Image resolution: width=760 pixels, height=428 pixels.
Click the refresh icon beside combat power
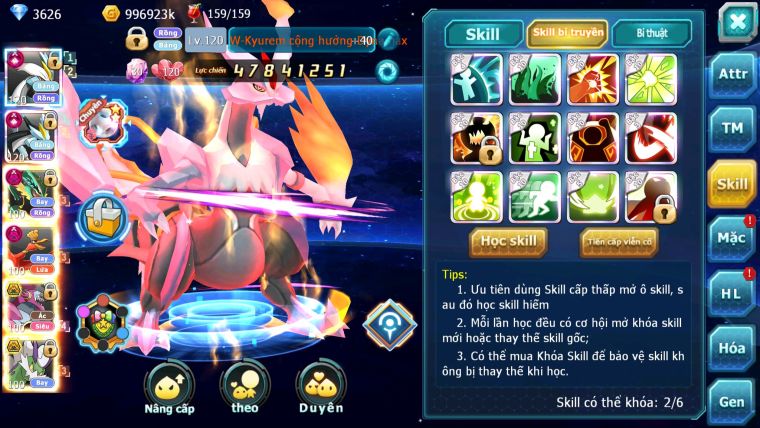tap(386, 71)
